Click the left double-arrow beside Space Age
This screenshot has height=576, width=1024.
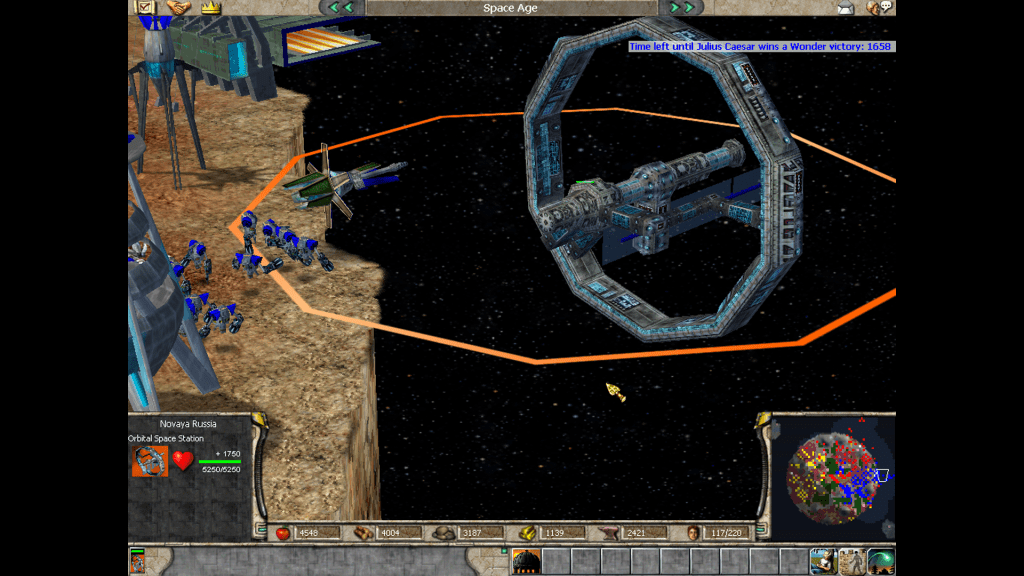341,8
